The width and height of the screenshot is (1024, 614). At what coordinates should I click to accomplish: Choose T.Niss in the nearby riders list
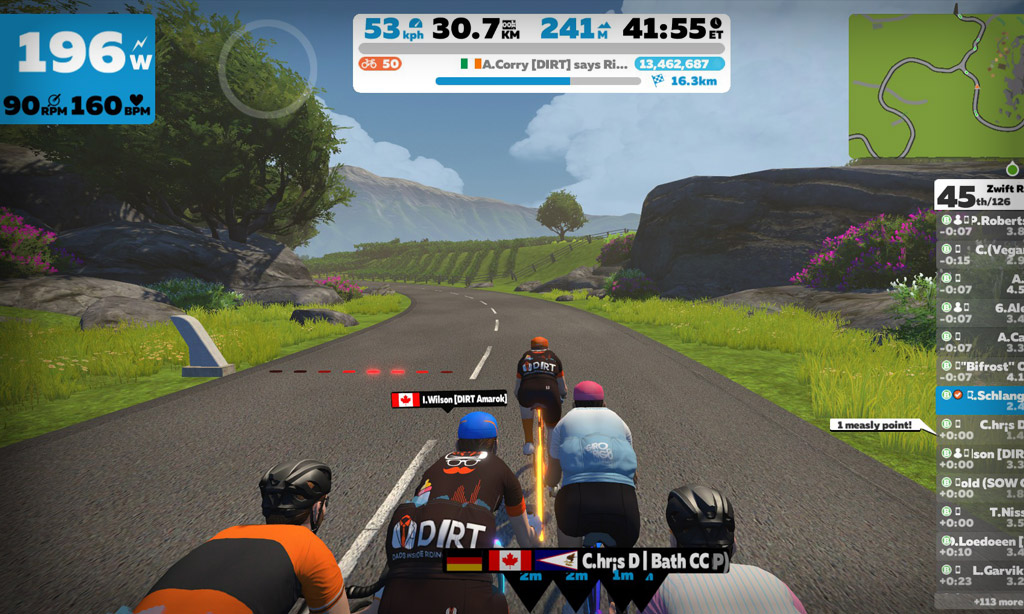[980, 516]
